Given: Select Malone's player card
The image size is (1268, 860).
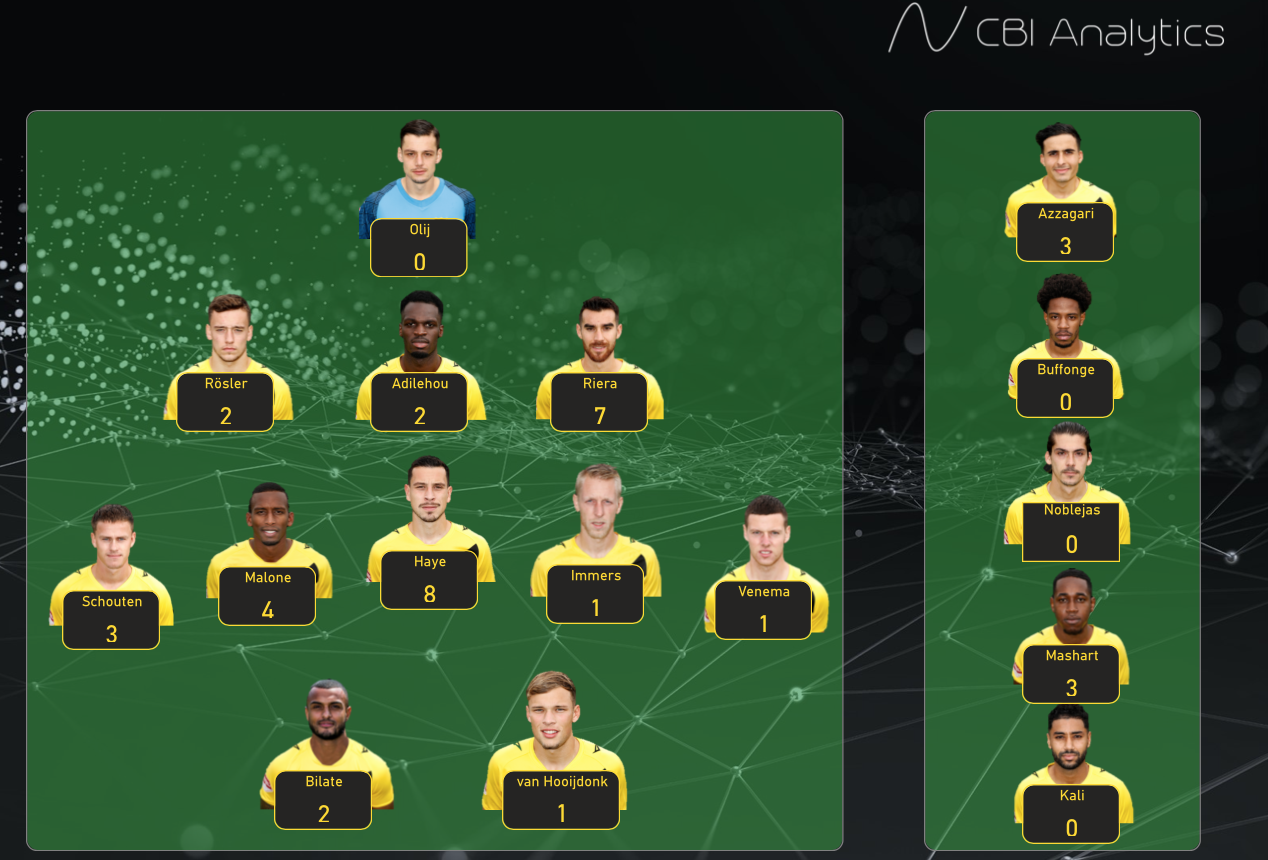Looking at the screenshot, I should click(x=267, y=595).
